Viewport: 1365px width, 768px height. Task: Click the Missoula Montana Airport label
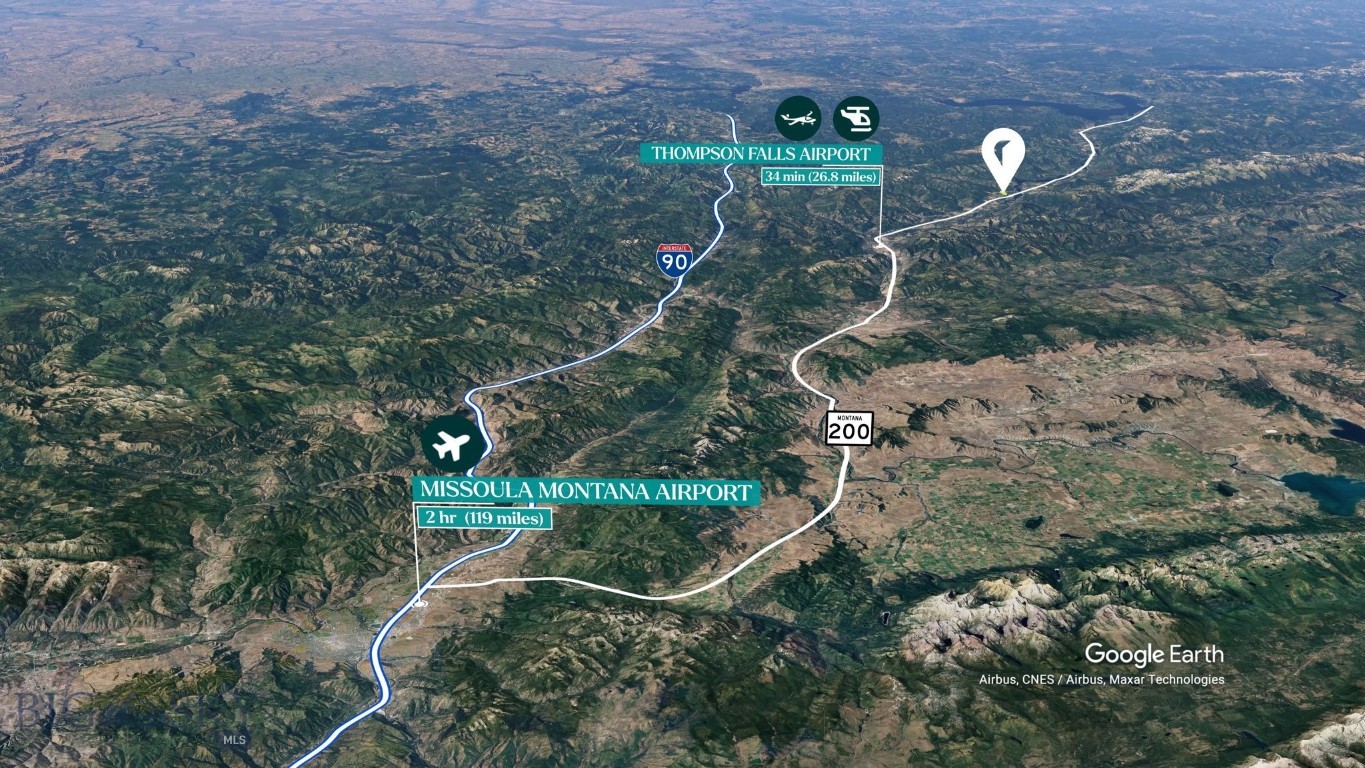pyautogui.click(x=585, y=491)
